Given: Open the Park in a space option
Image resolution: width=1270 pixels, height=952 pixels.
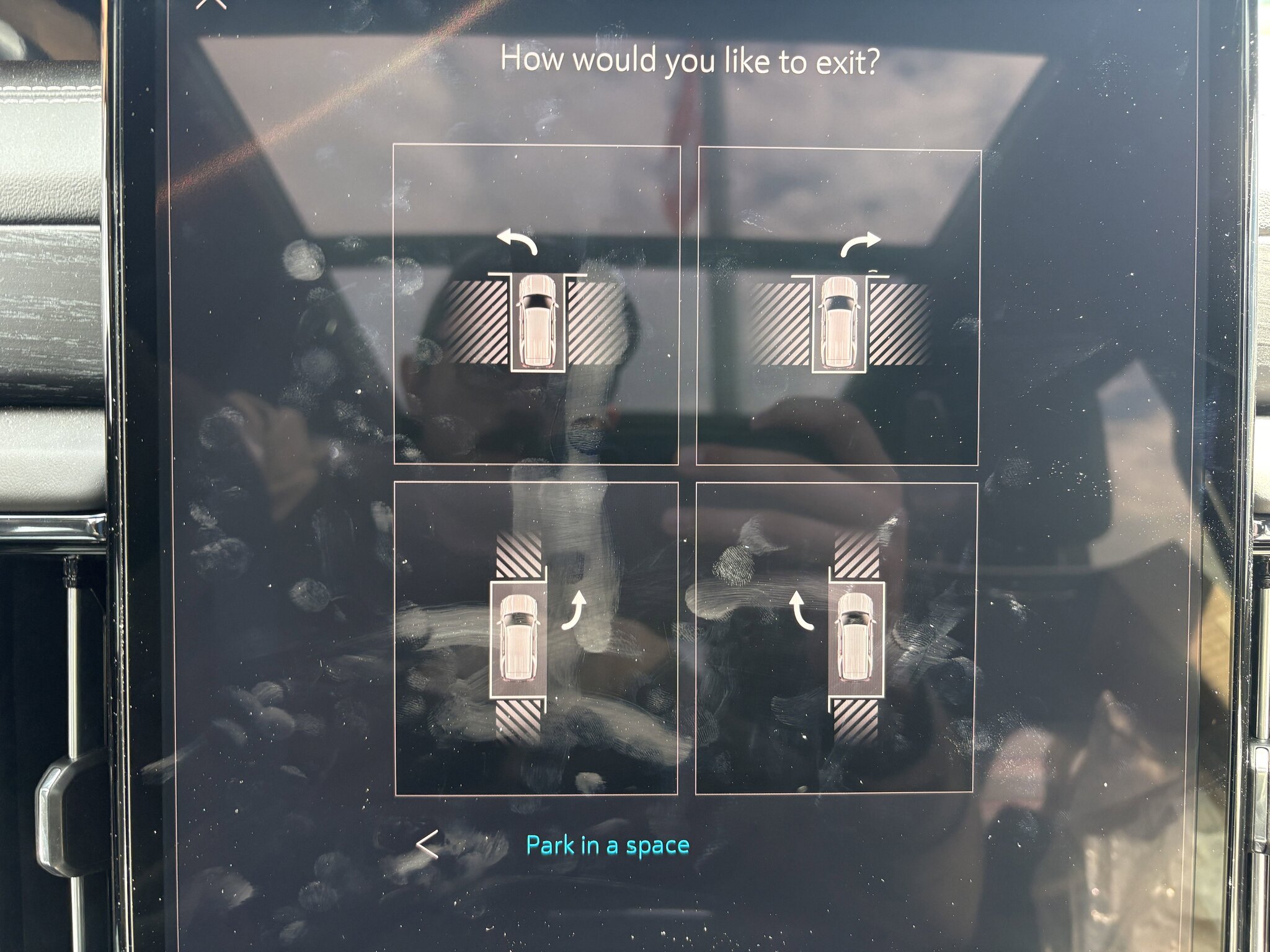Looking at the screenshot, I should 607,845.
